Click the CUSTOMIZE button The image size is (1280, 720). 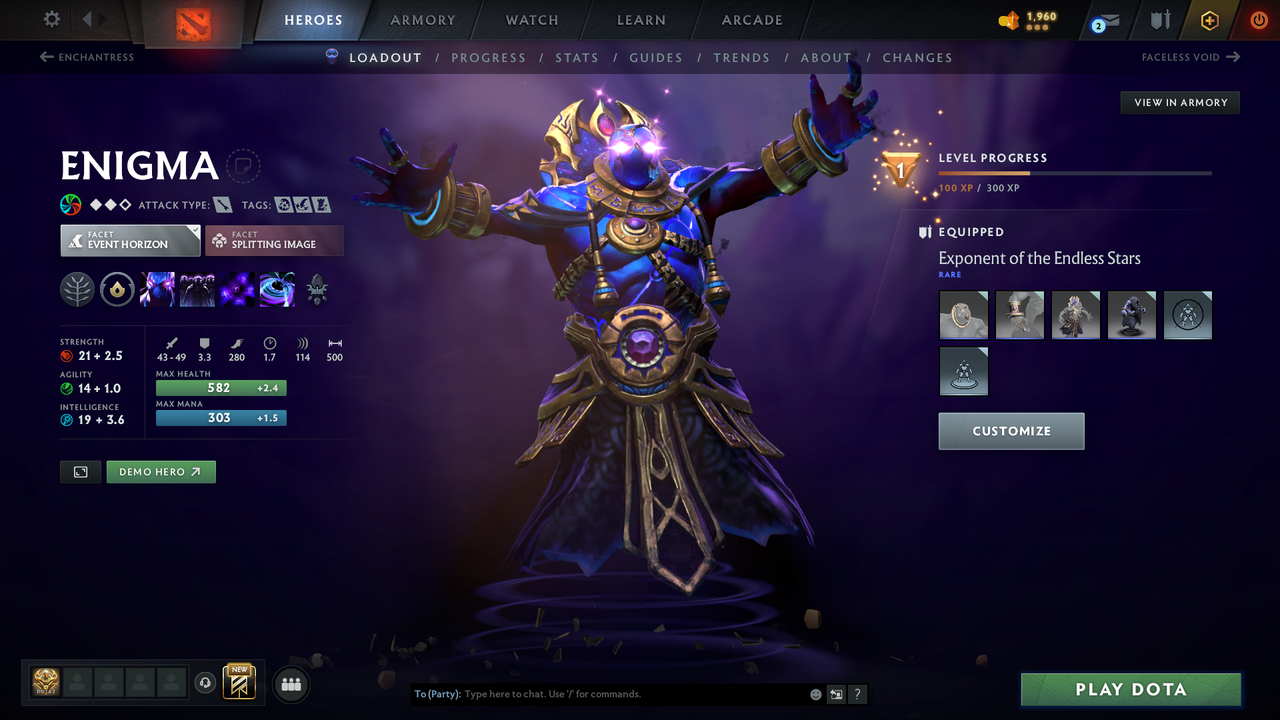coord(1011,431)
